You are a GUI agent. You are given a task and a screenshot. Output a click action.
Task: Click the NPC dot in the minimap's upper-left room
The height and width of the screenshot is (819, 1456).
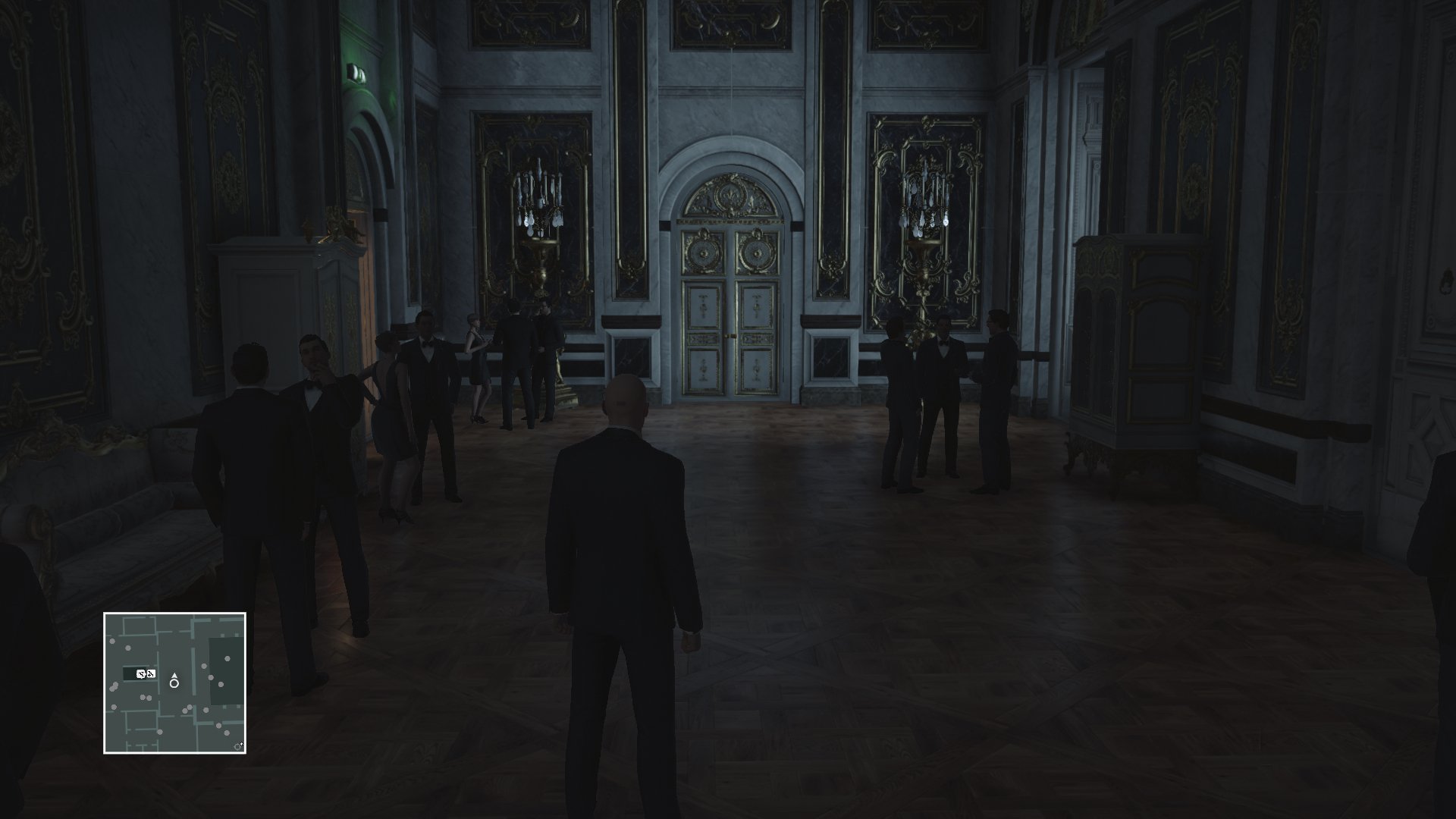pos(112,642)
